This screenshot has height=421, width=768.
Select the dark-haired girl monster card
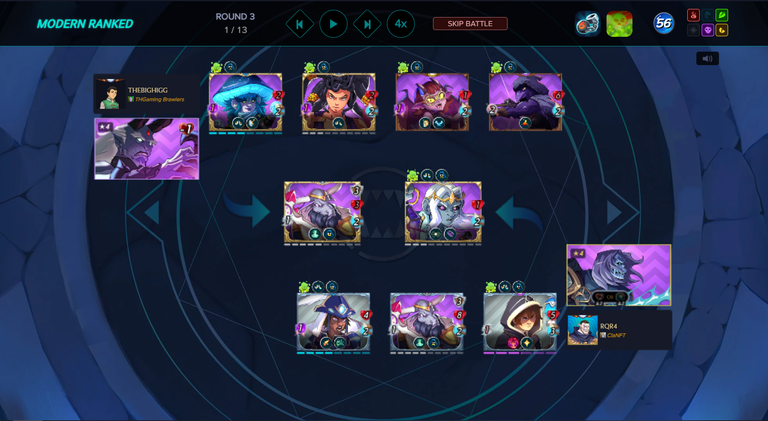339,102
